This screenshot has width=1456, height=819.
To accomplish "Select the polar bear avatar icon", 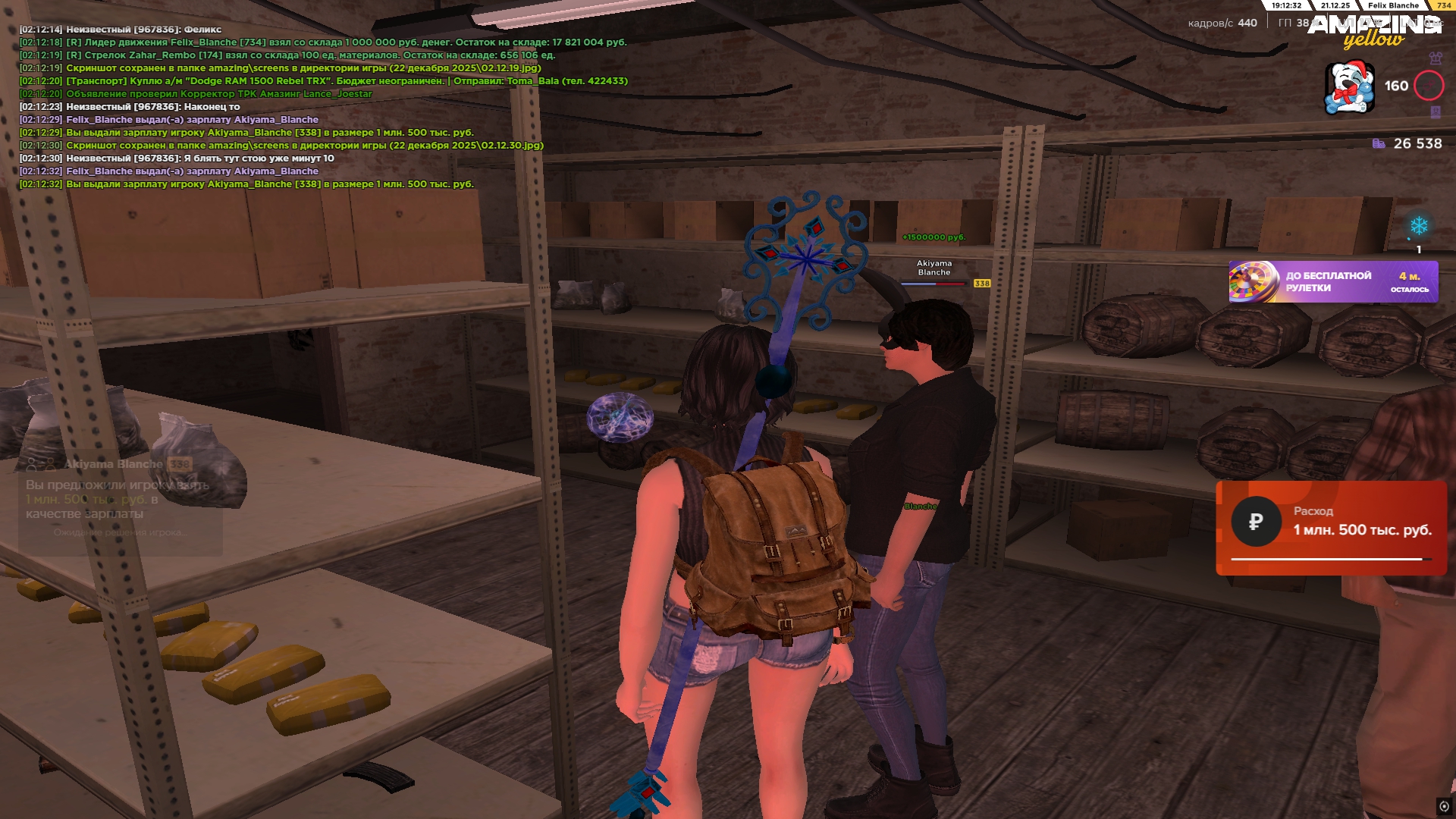I will (x=1349, y=87).
